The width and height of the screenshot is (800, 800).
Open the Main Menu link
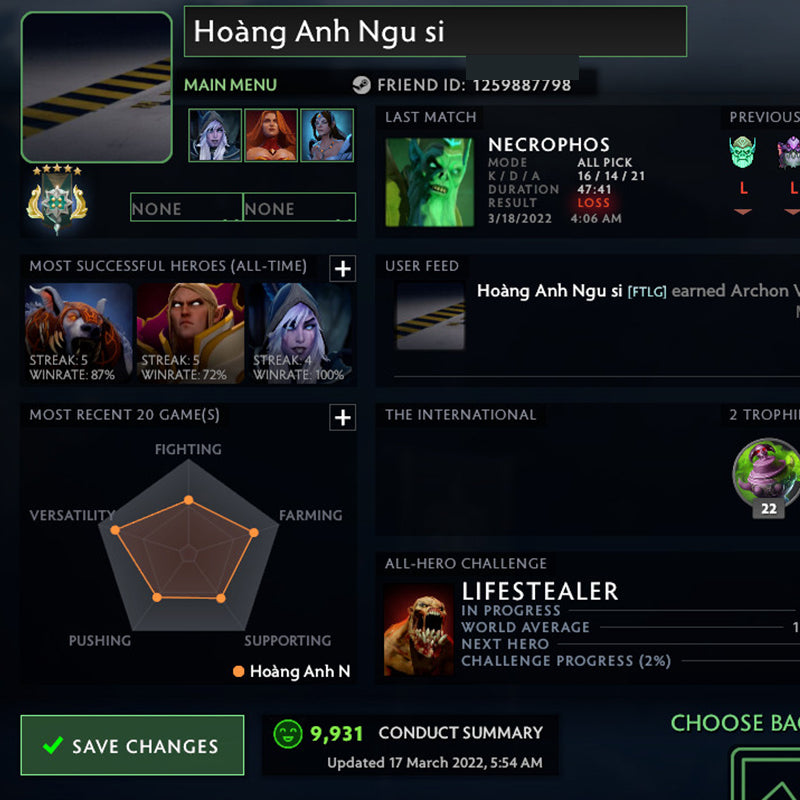pyautogui.click(x=230, y=85)
